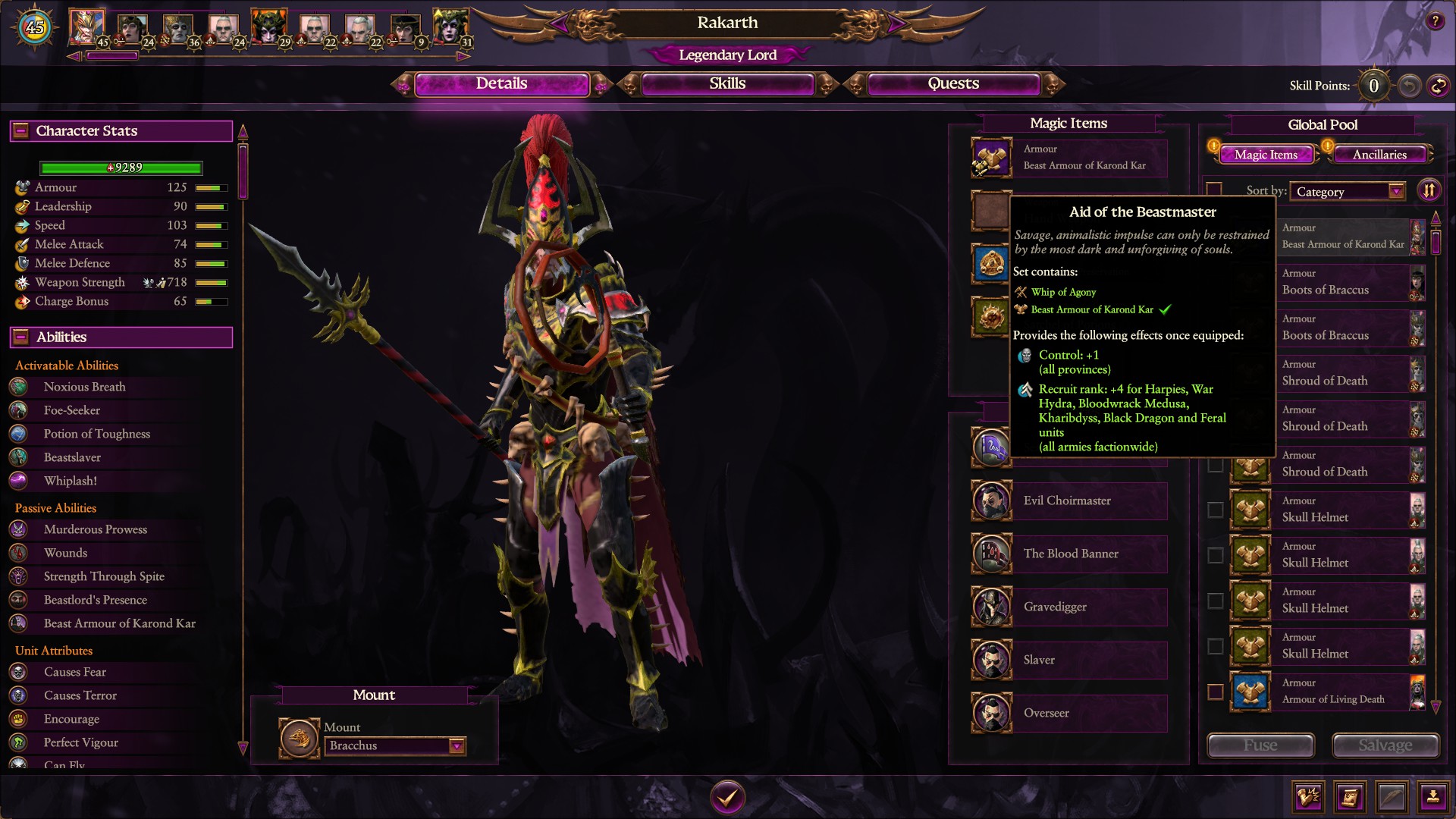This screenshot has height=819, width=1456.
Task: Click the Potion of Toughness ability icon
Action: [x=19, y=434]
